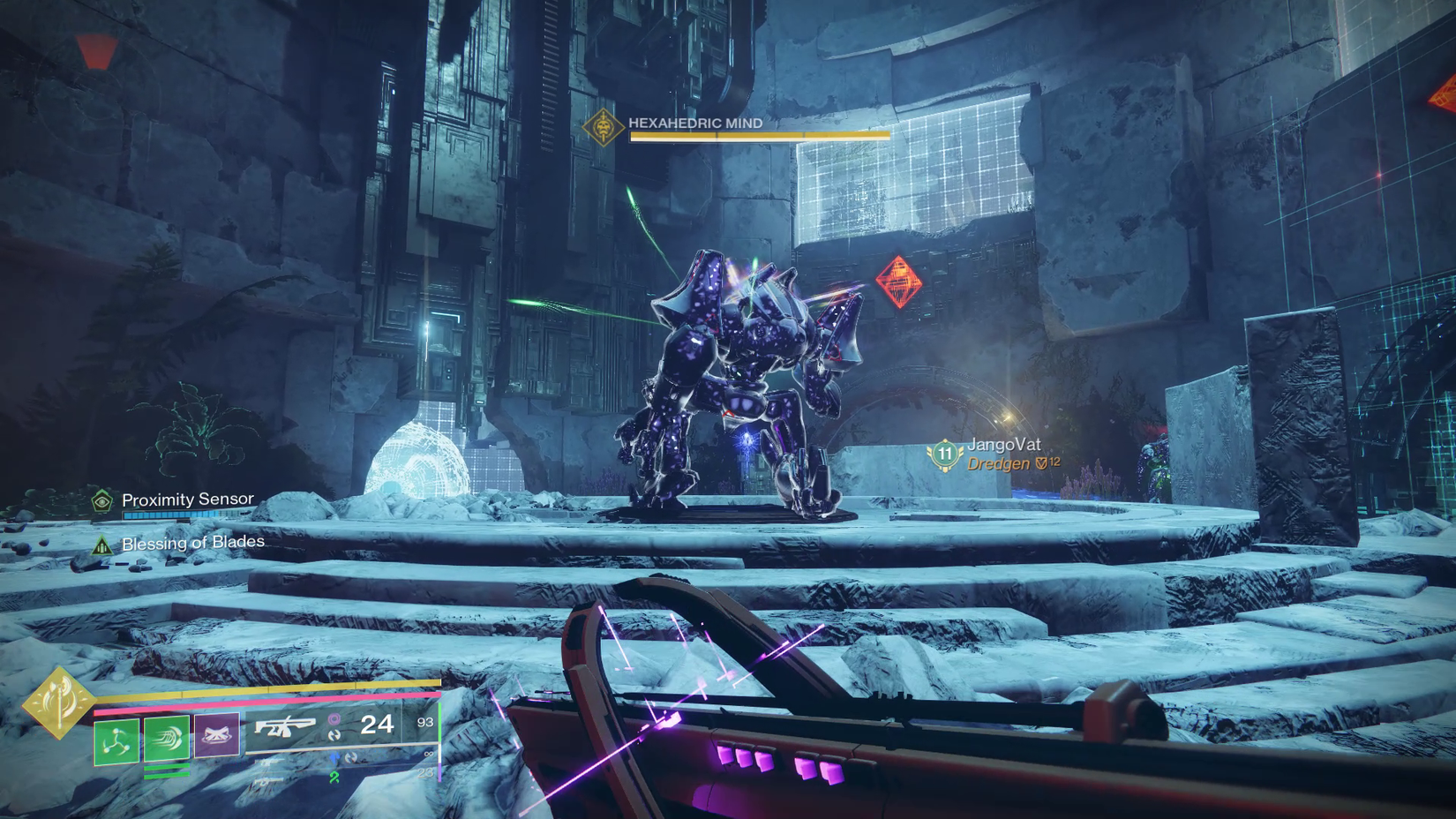
Task: Click the faction icon beside Hexahedric Mind
Action: point(604,128)
